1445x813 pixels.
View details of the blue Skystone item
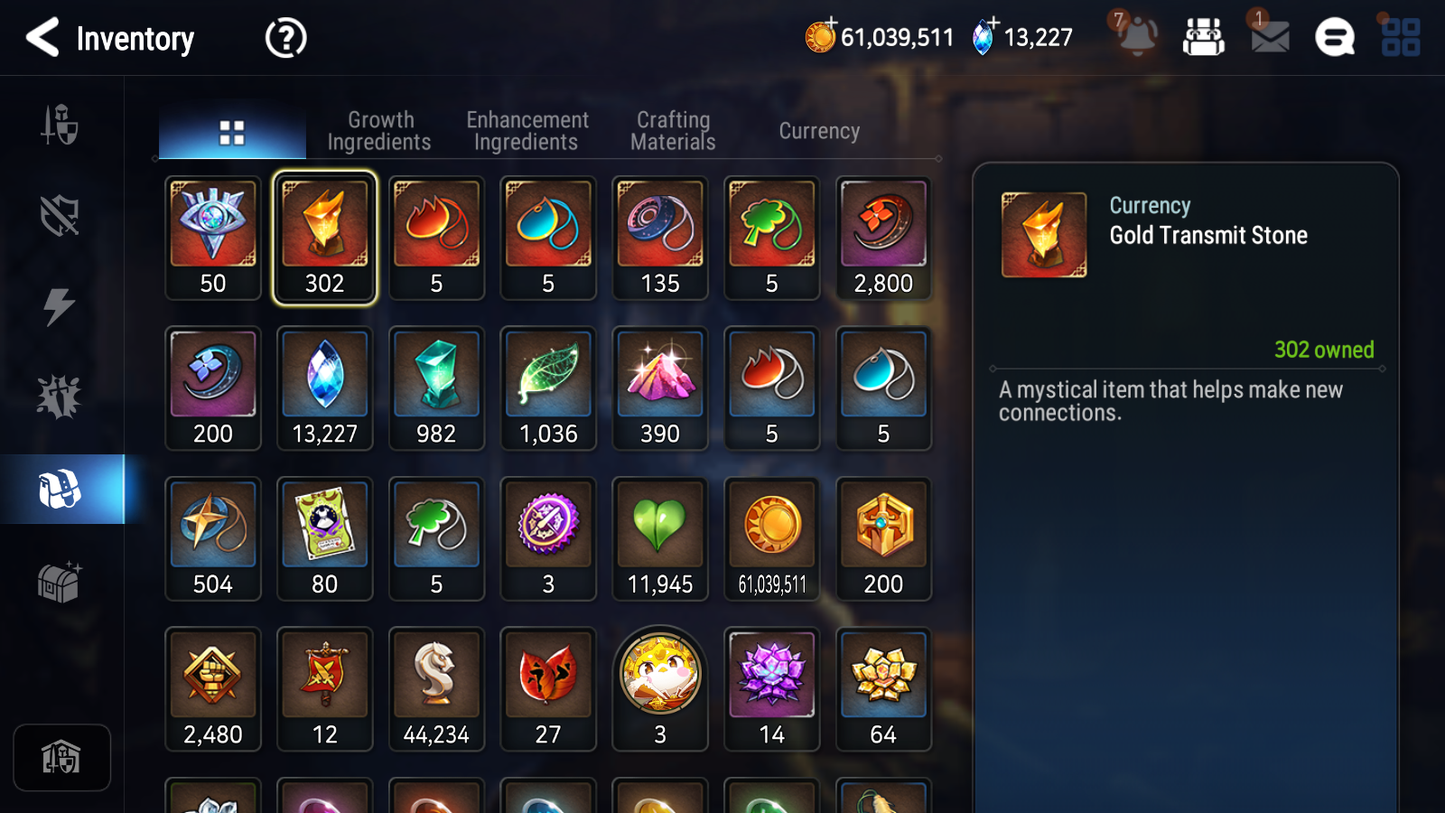tap(325, 380)
